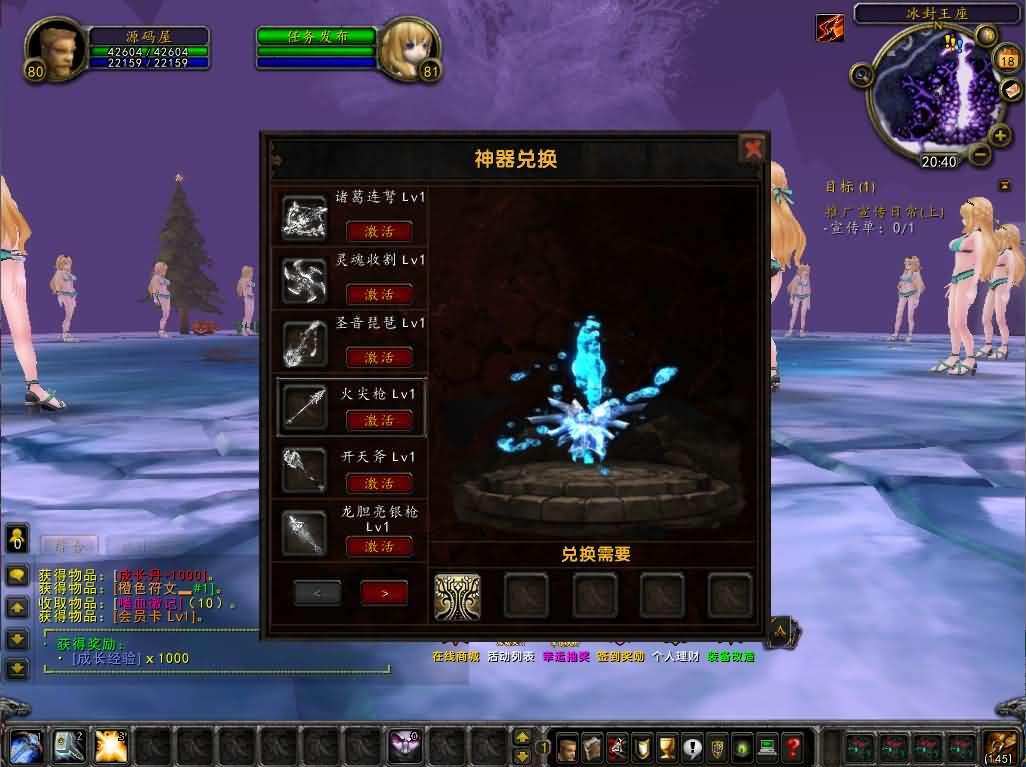
Task: Zoom in the minimap
Action: pyautogui.click(x=999, y=135)
